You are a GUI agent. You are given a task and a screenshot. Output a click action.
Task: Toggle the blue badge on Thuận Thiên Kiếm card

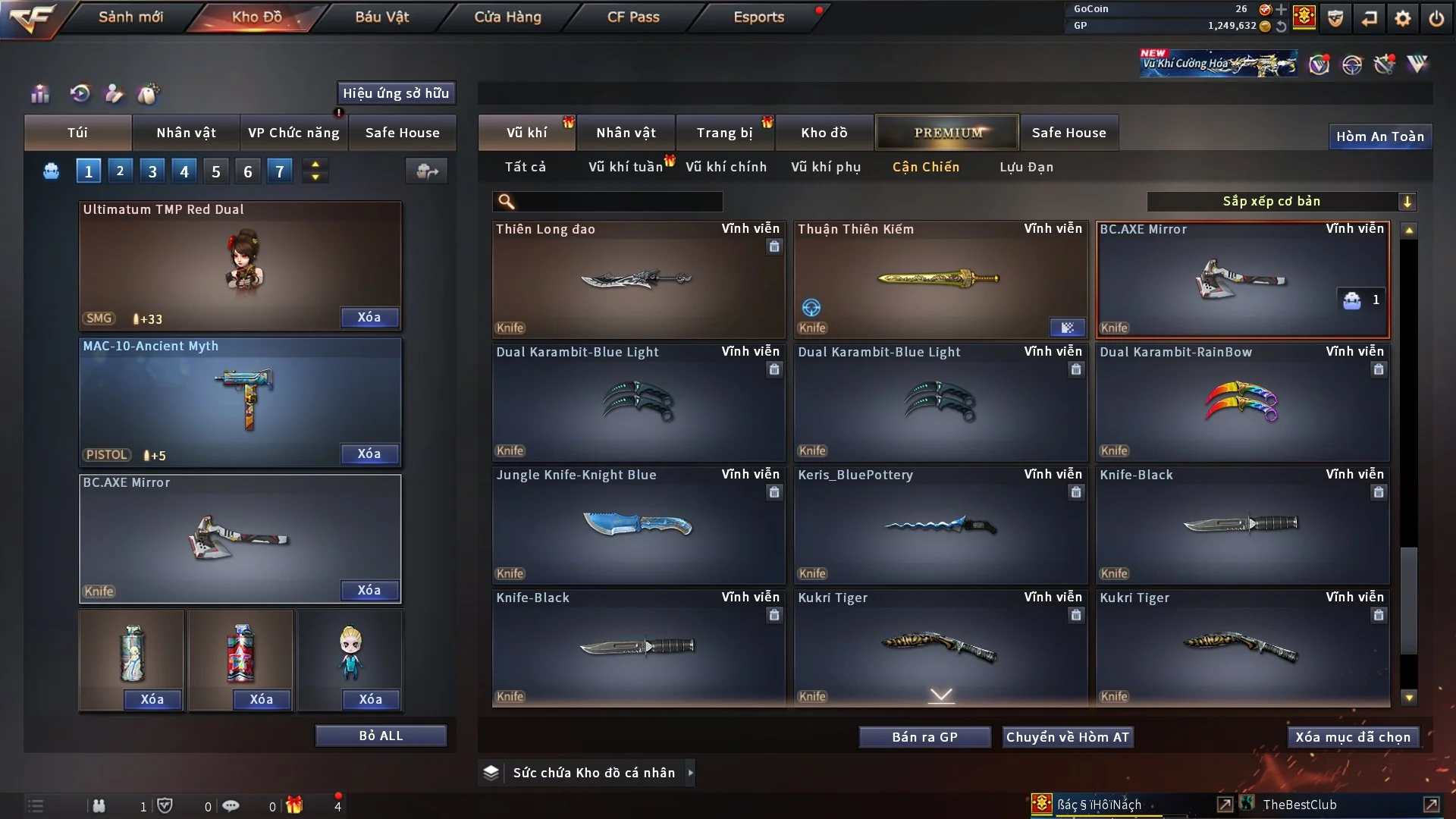(1068, 328)
